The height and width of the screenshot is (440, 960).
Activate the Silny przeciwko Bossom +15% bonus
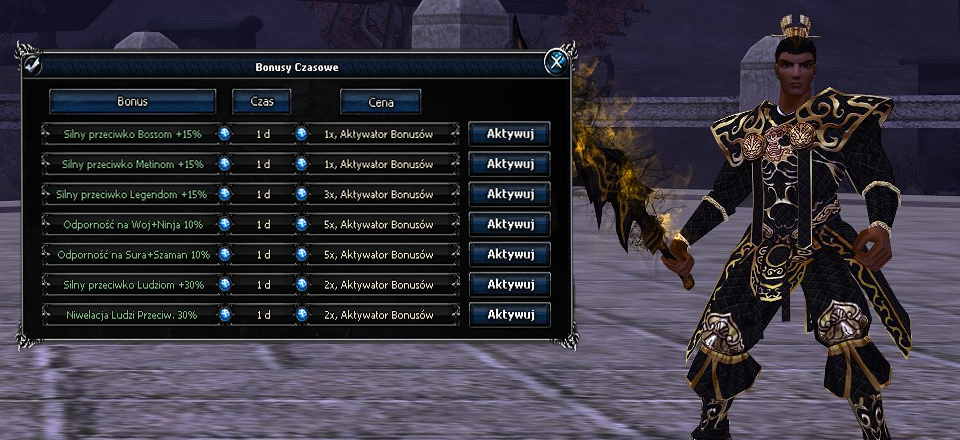click(509, 134)
